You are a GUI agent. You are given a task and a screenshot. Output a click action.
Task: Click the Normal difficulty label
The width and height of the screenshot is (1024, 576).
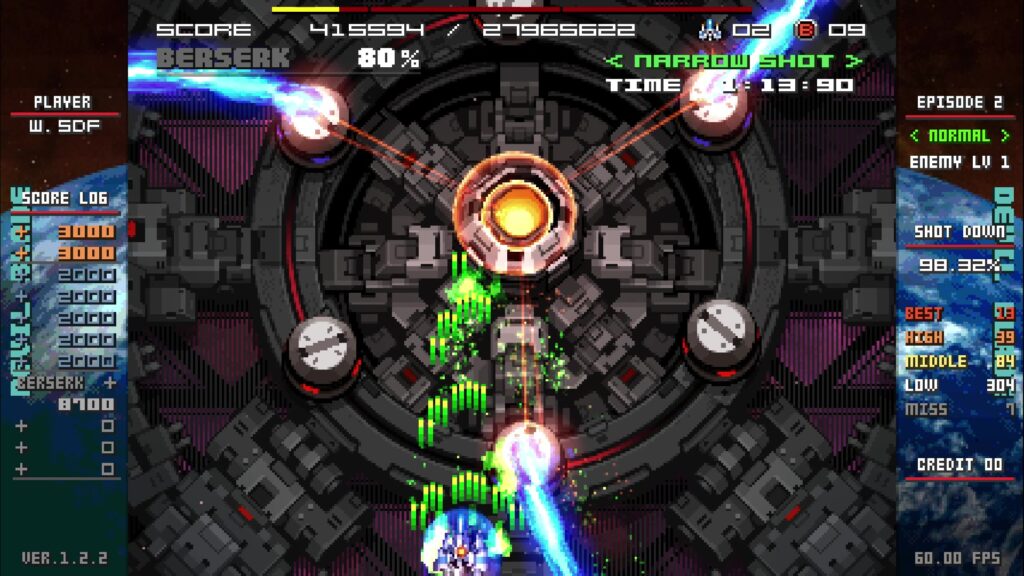tap(958, 135)
